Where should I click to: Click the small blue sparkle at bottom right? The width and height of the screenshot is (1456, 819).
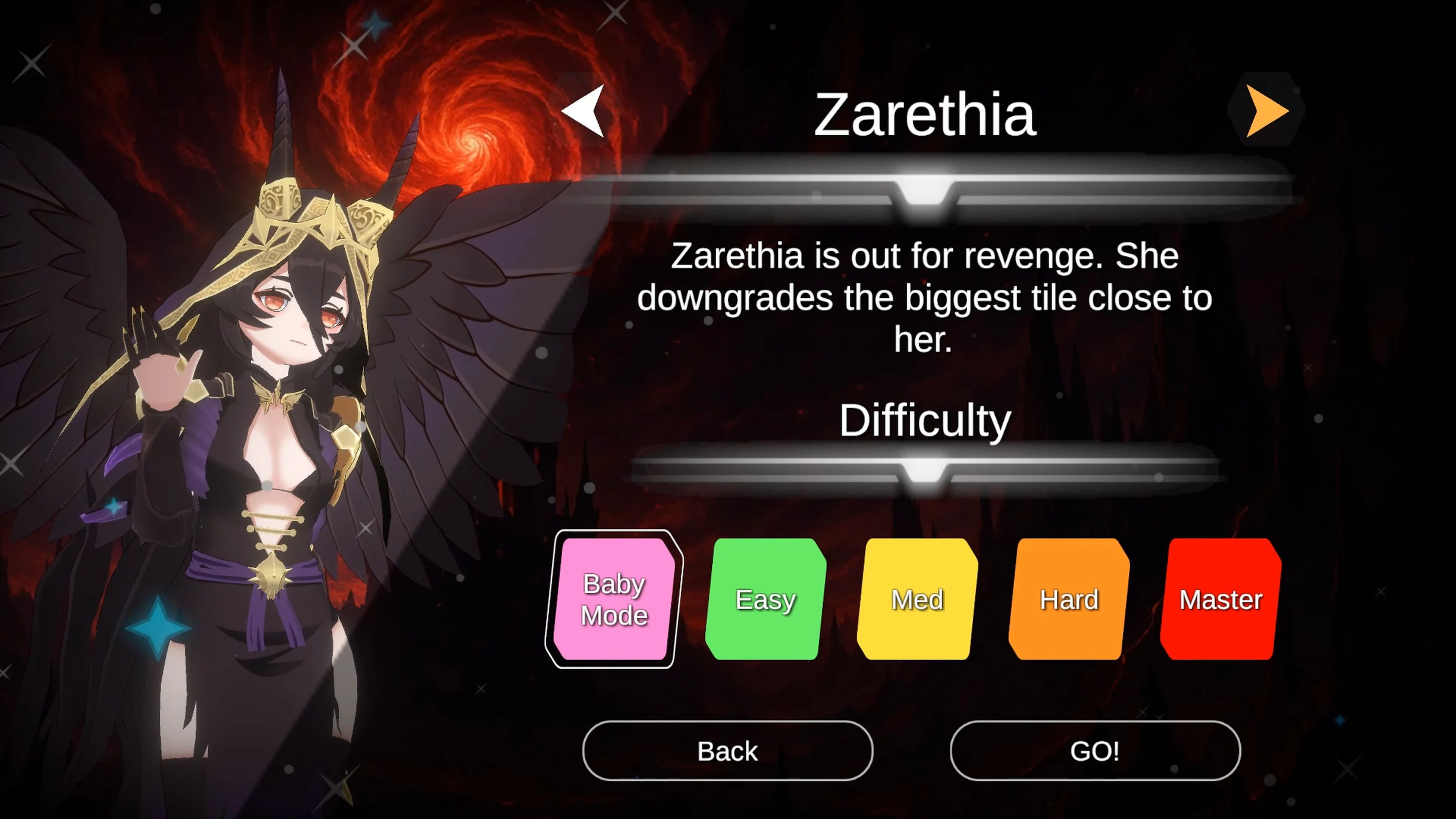1340,720
